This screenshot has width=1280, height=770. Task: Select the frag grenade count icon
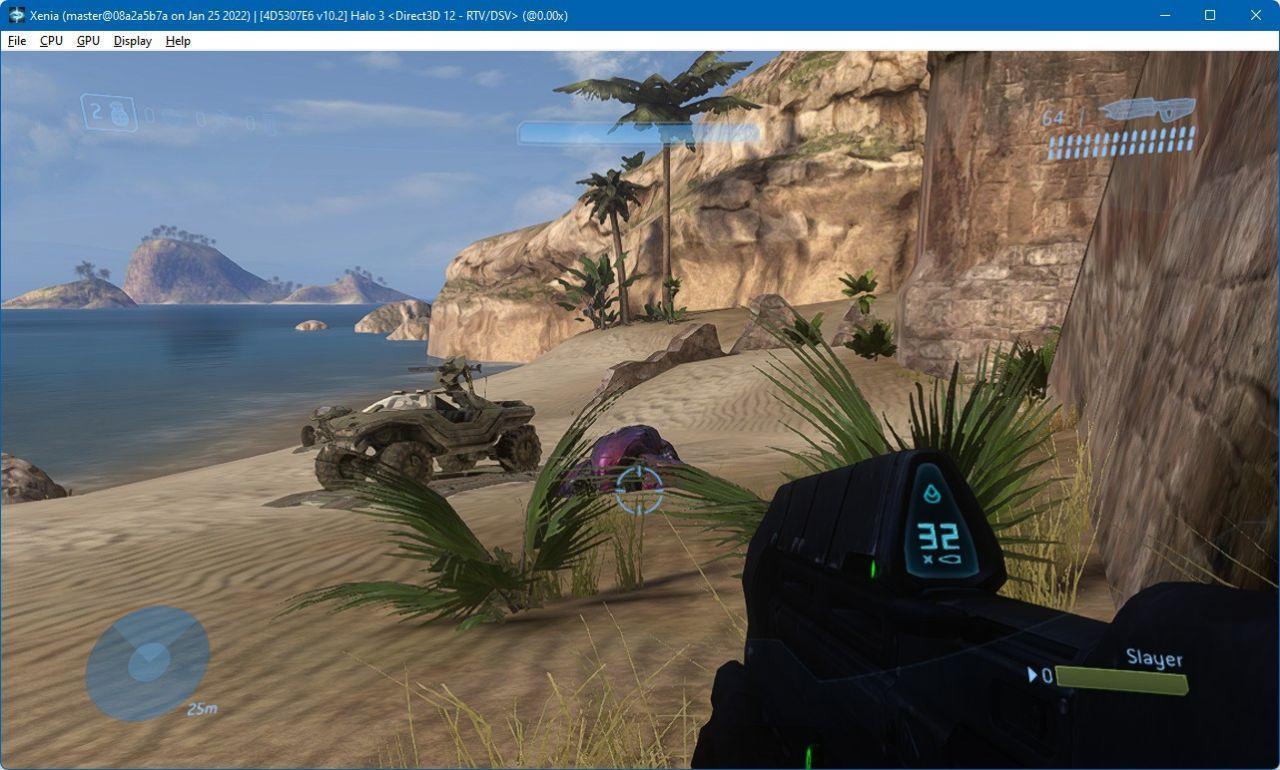109,113
